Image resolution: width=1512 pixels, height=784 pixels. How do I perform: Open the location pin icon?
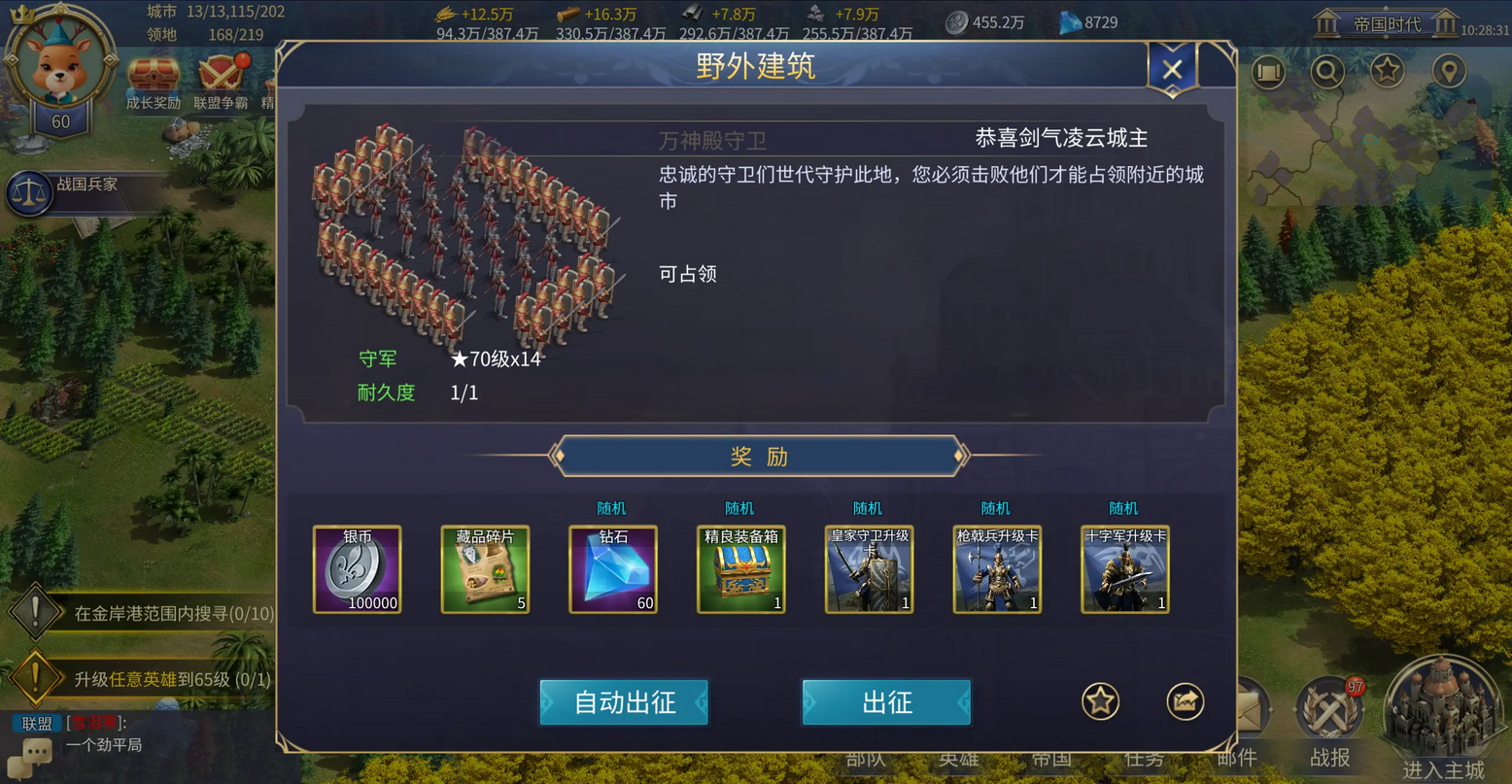(x=1448, y=71)
